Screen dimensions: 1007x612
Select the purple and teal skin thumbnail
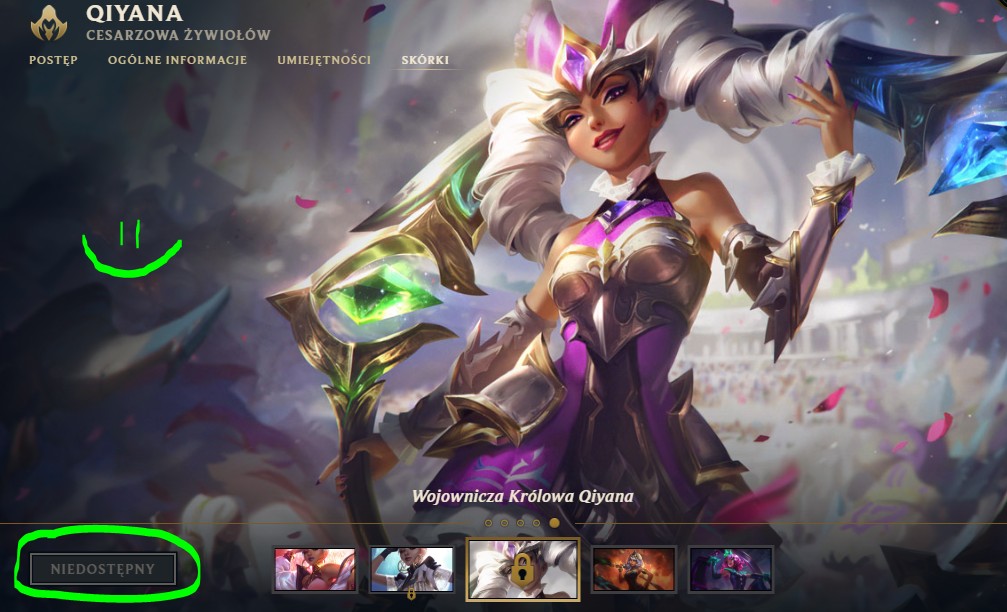[x=731, y=569]
